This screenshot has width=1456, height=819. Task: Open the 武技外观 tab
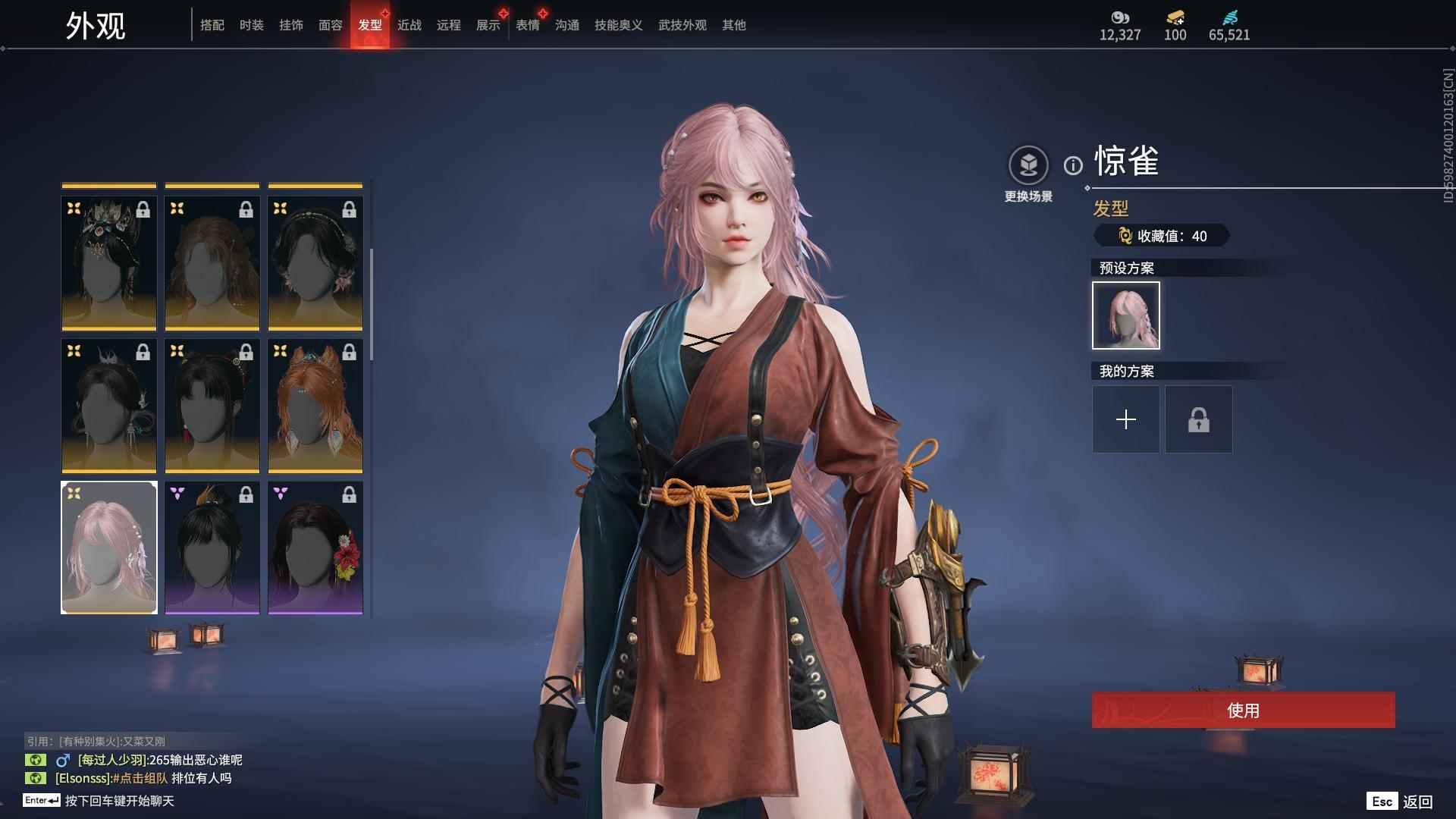(x=682, y=25)
